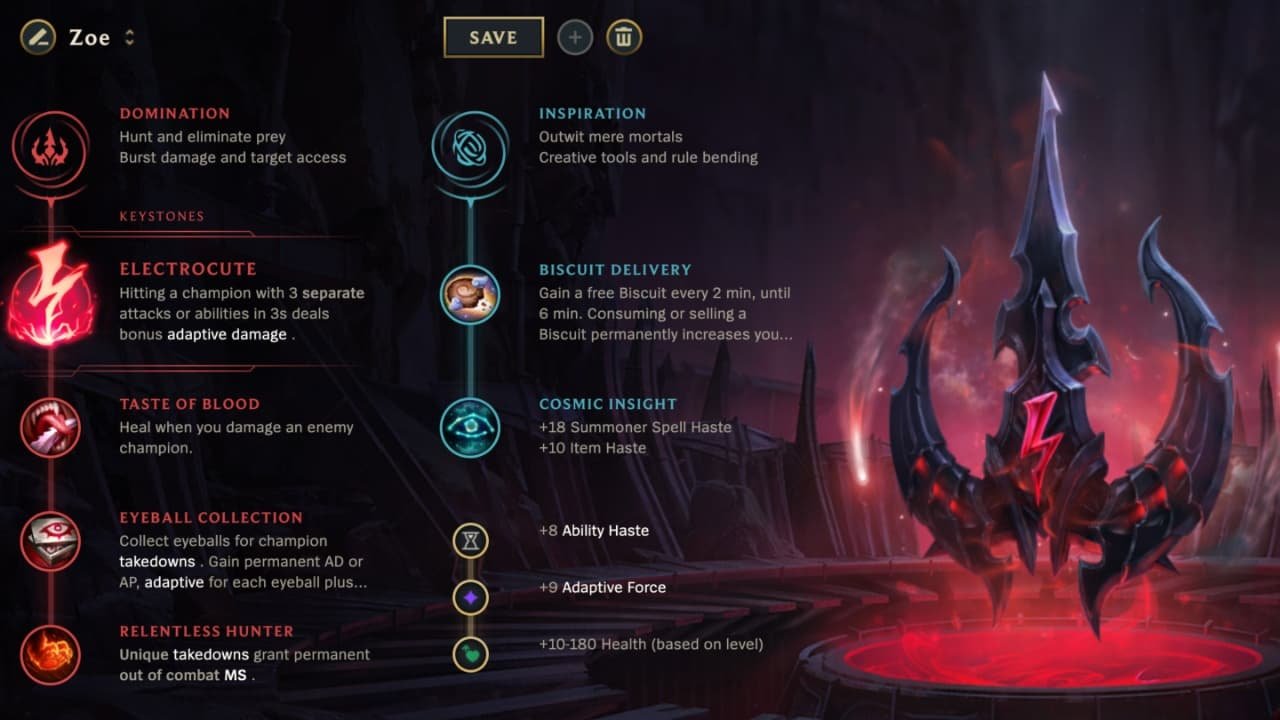Select the Relentless Hunter rune
Image resolution: width=1280 pixels, height=720 pixels.
click(x=52, y=654)
